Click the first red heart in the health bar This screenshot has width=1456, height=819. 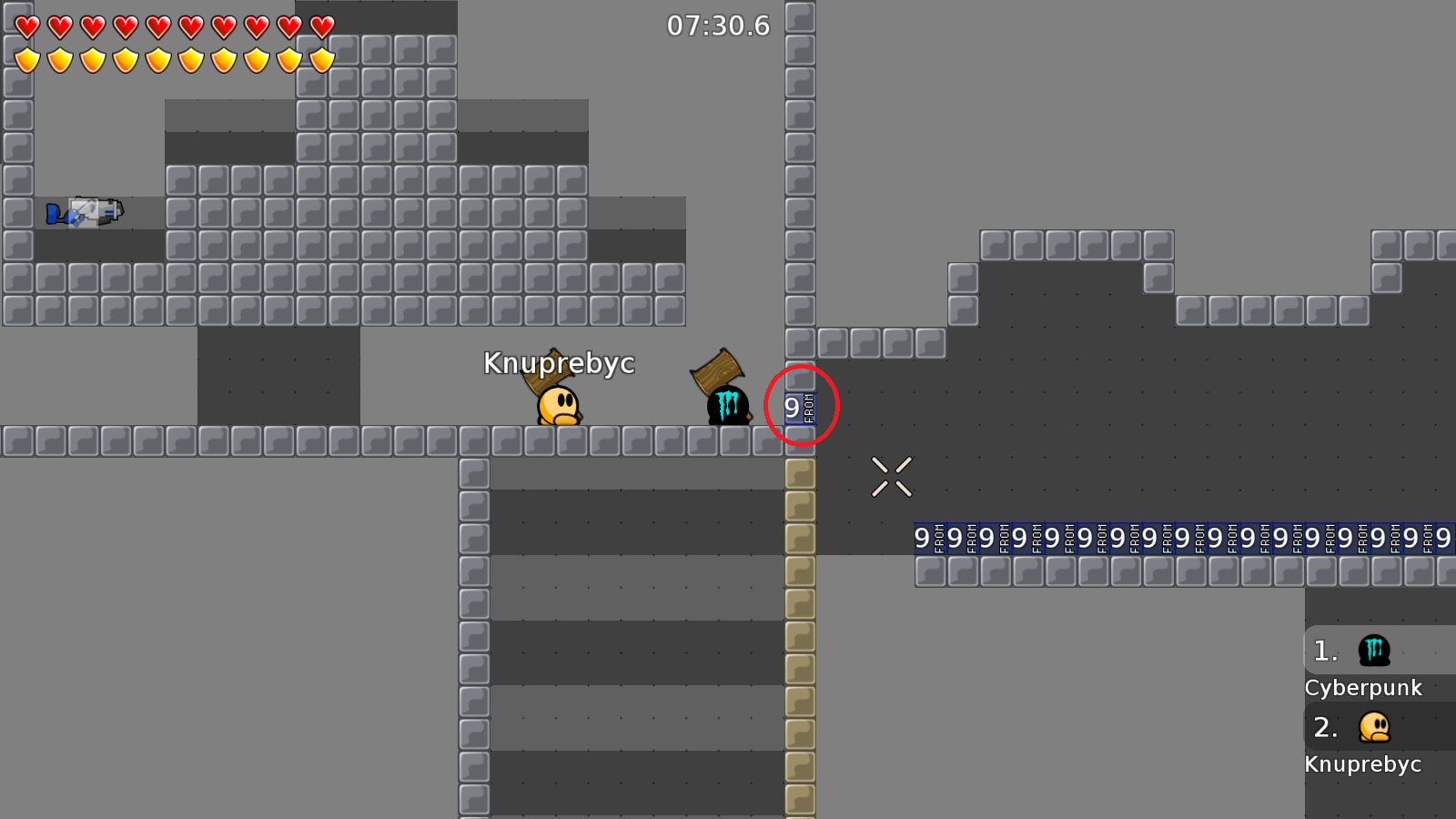[26, 26]
